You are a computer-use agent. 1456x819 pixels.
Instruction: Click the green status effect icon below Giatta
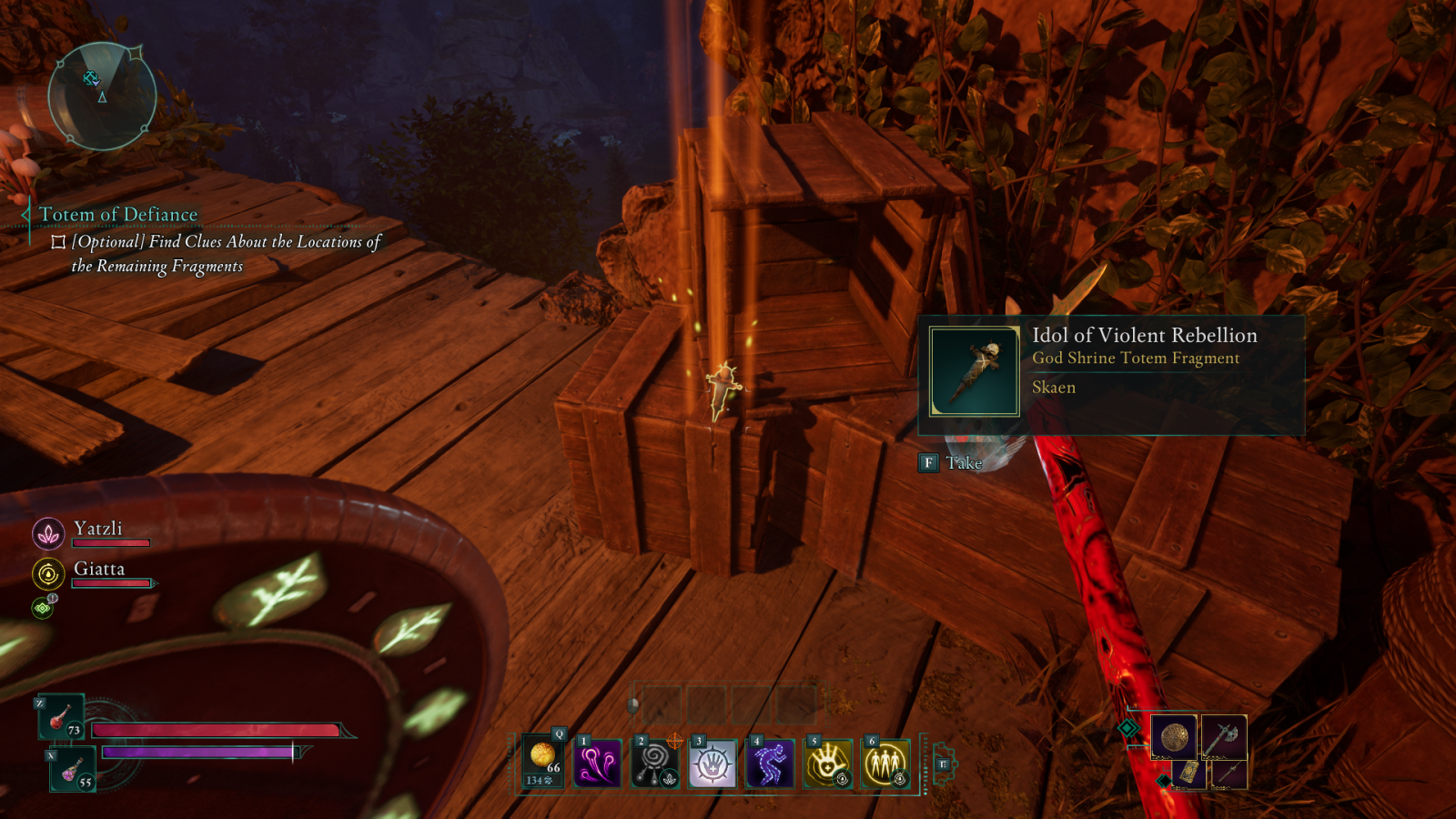[43, 607]
